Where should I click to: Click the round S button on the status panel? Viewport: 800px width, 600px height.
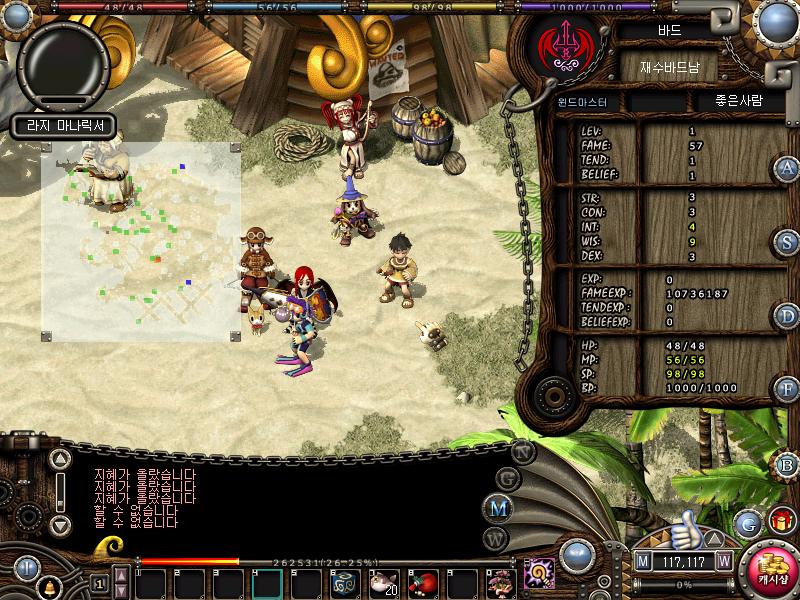788,243
